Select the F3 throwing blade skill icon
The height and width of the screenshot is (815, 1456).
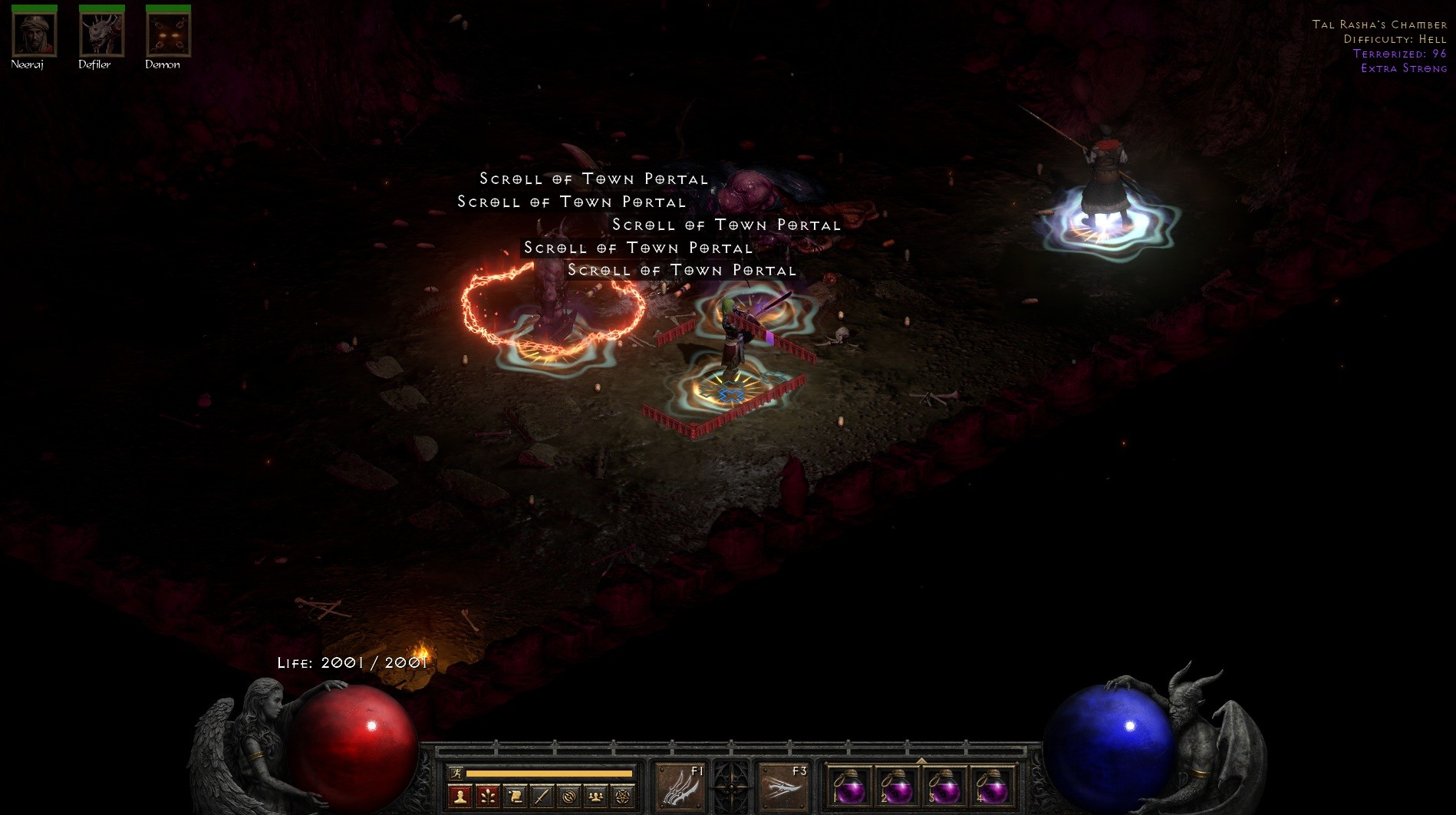(x=783, y=787)
